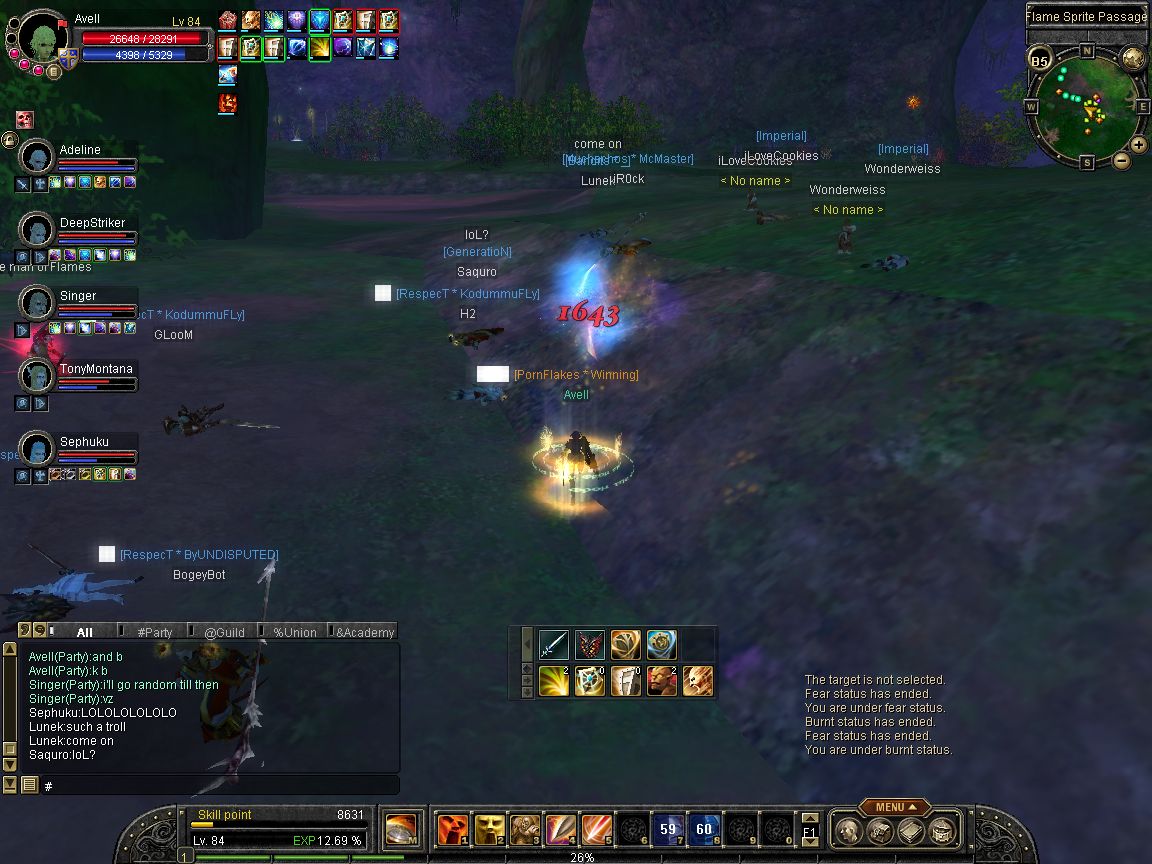The width and height of the screenshot is (1152, 864).
Task: Open the &Academy chat tab
Action: [364, 632]
